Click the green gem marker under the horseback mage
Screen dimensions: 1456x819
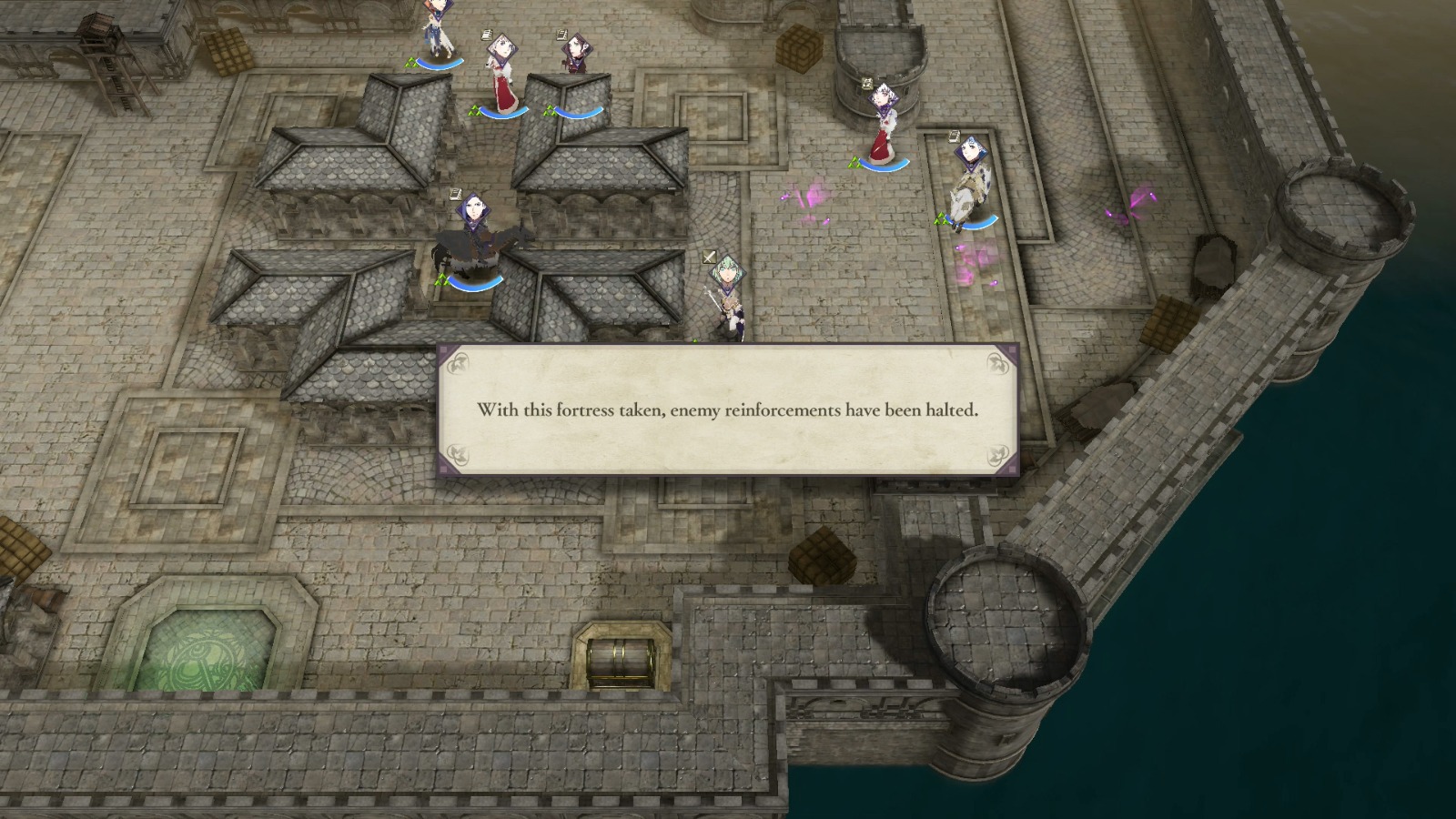point(441,279)
